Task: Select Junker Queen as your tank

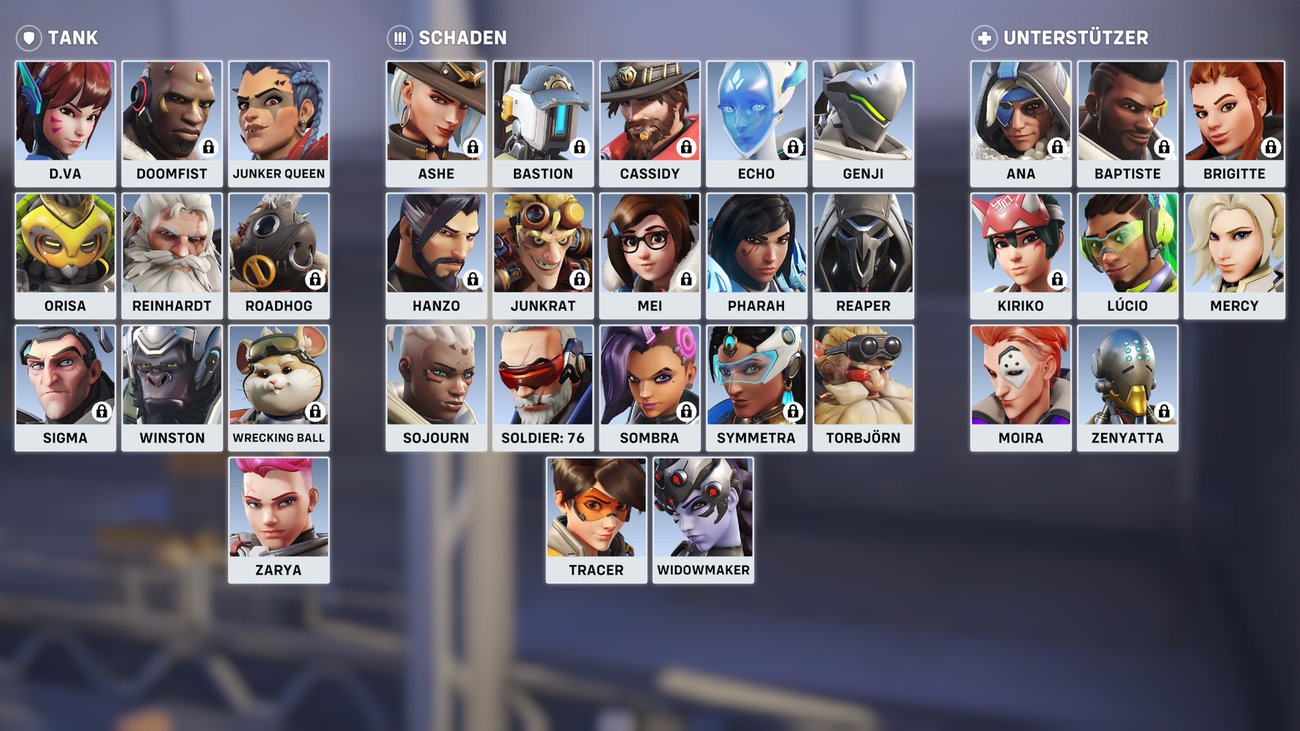Action: 279,110
